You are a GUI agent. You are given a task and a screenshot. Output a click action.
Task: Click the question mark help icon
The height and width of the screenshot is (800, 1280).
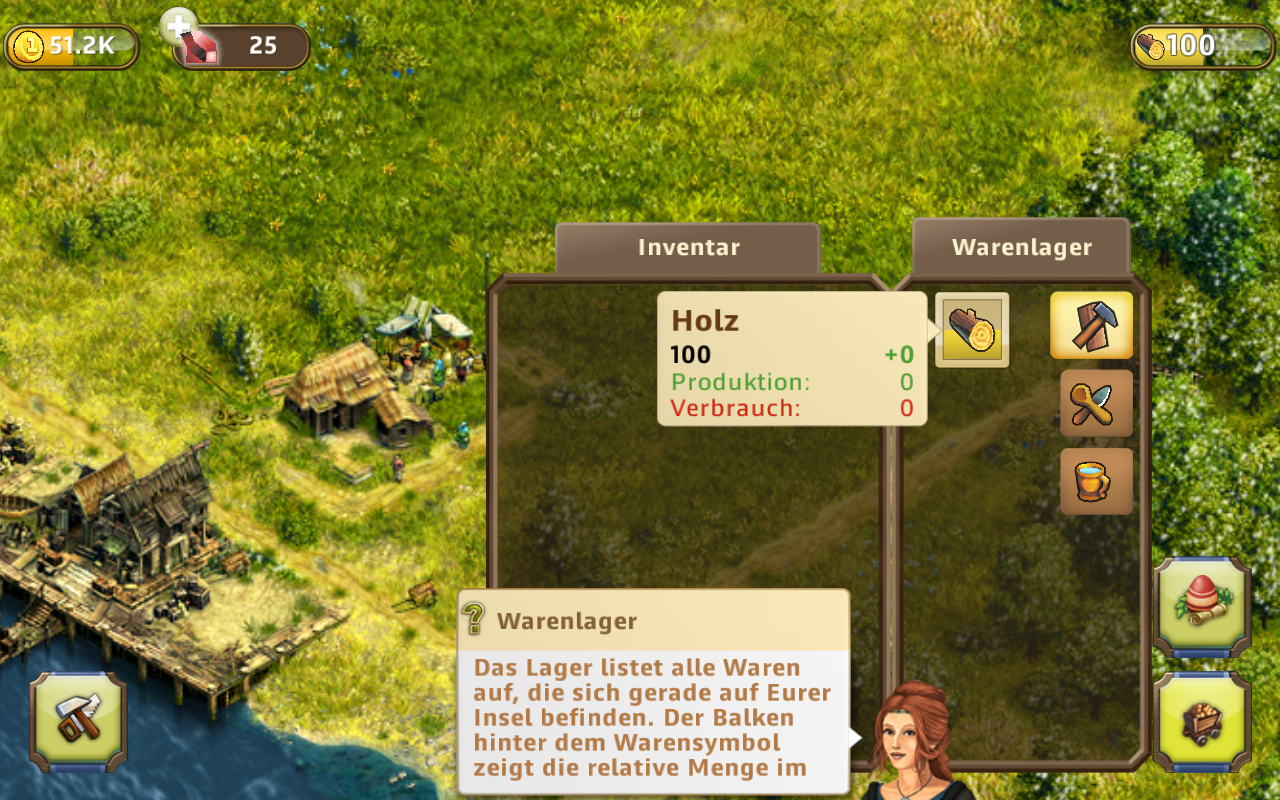(x=475, y=620)
